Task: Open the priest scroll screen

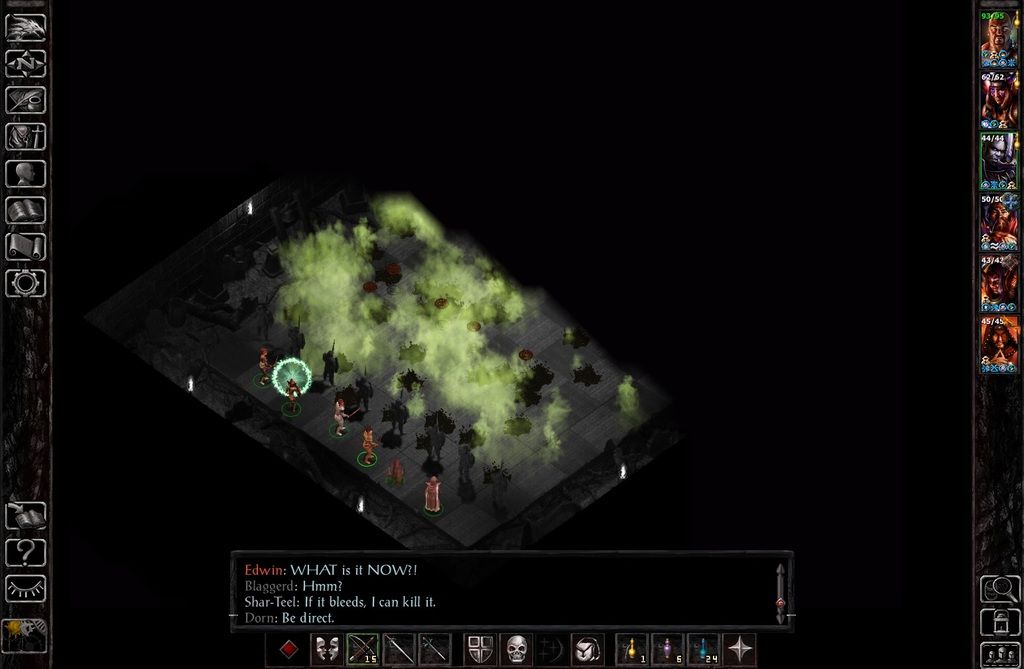Action: [25, 246]
